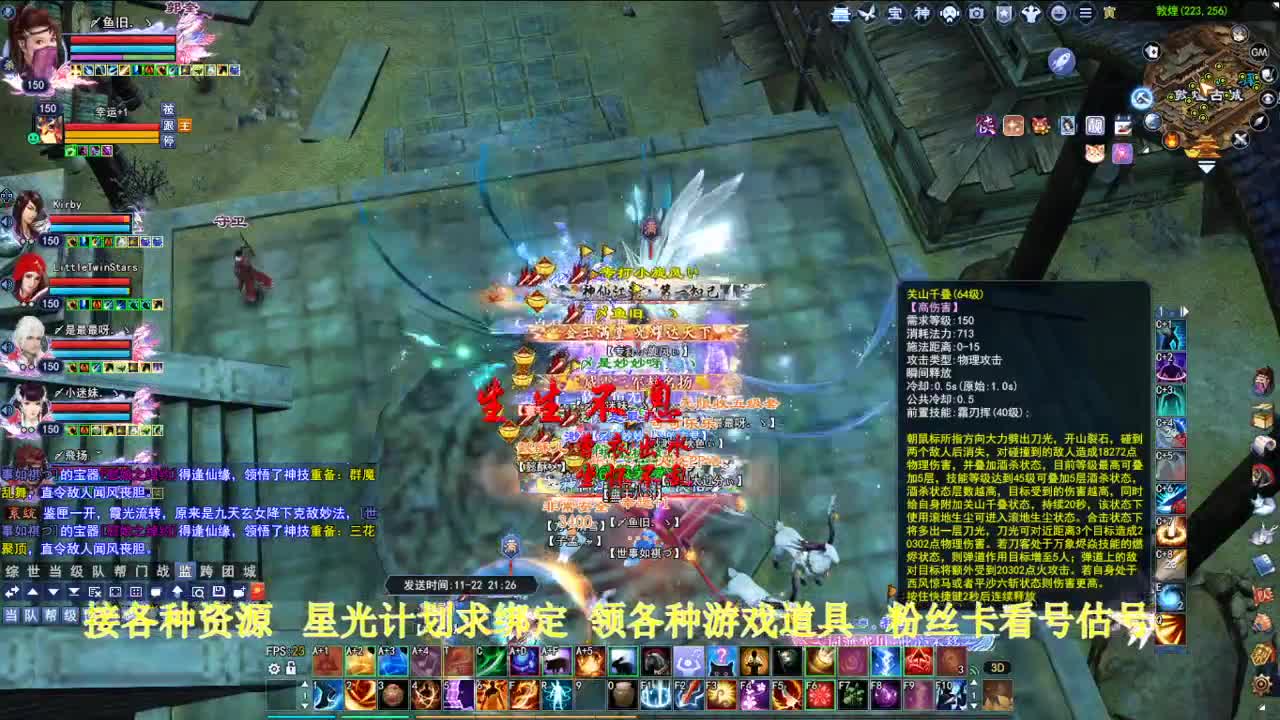Image resolution: width=1280 pixels, height=720 pixels.
Task: Open the wings outfit icon on top bar
Action: click(x=866, y=13)
